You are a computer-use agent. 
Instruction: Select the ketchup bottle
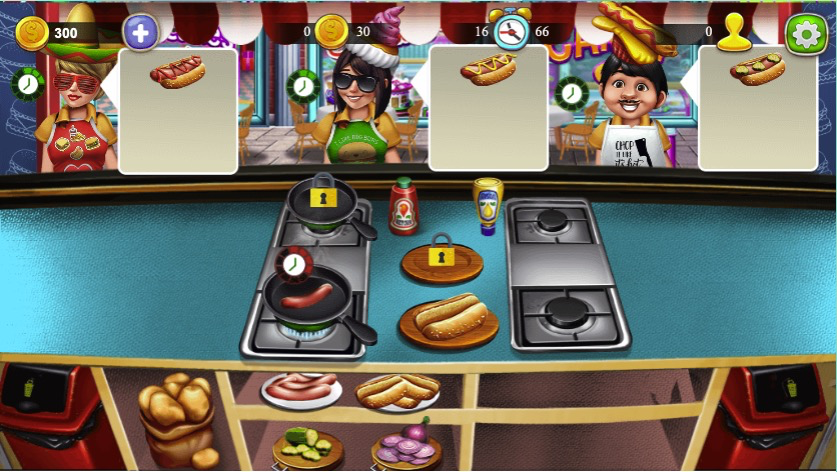403,206
